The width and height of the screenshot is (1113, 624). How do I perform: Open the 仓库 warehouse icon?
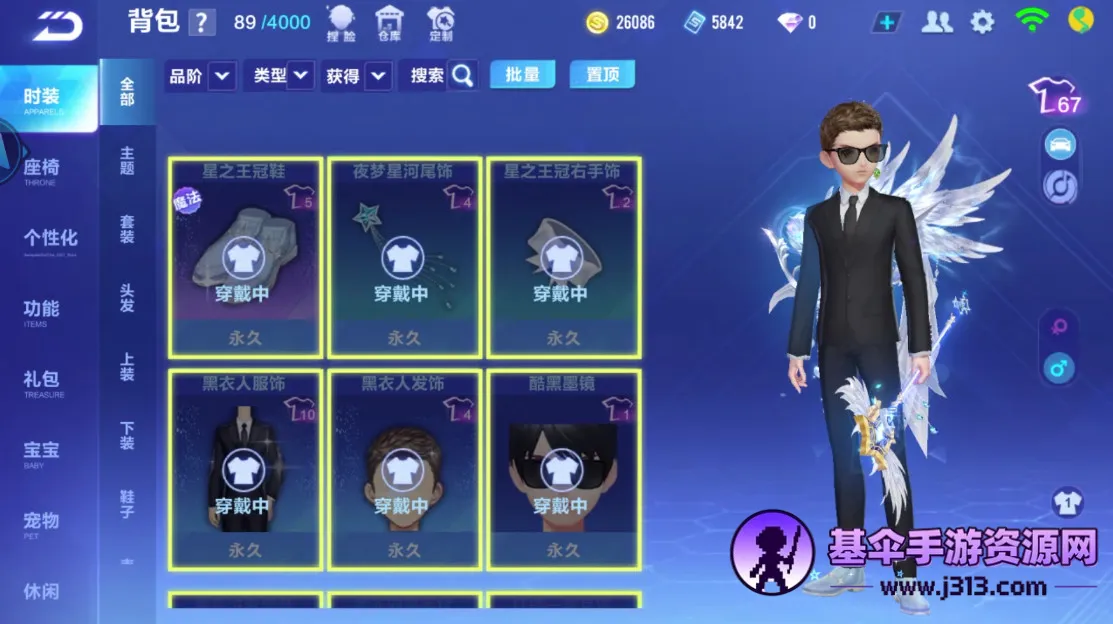(x=389, y=23)
